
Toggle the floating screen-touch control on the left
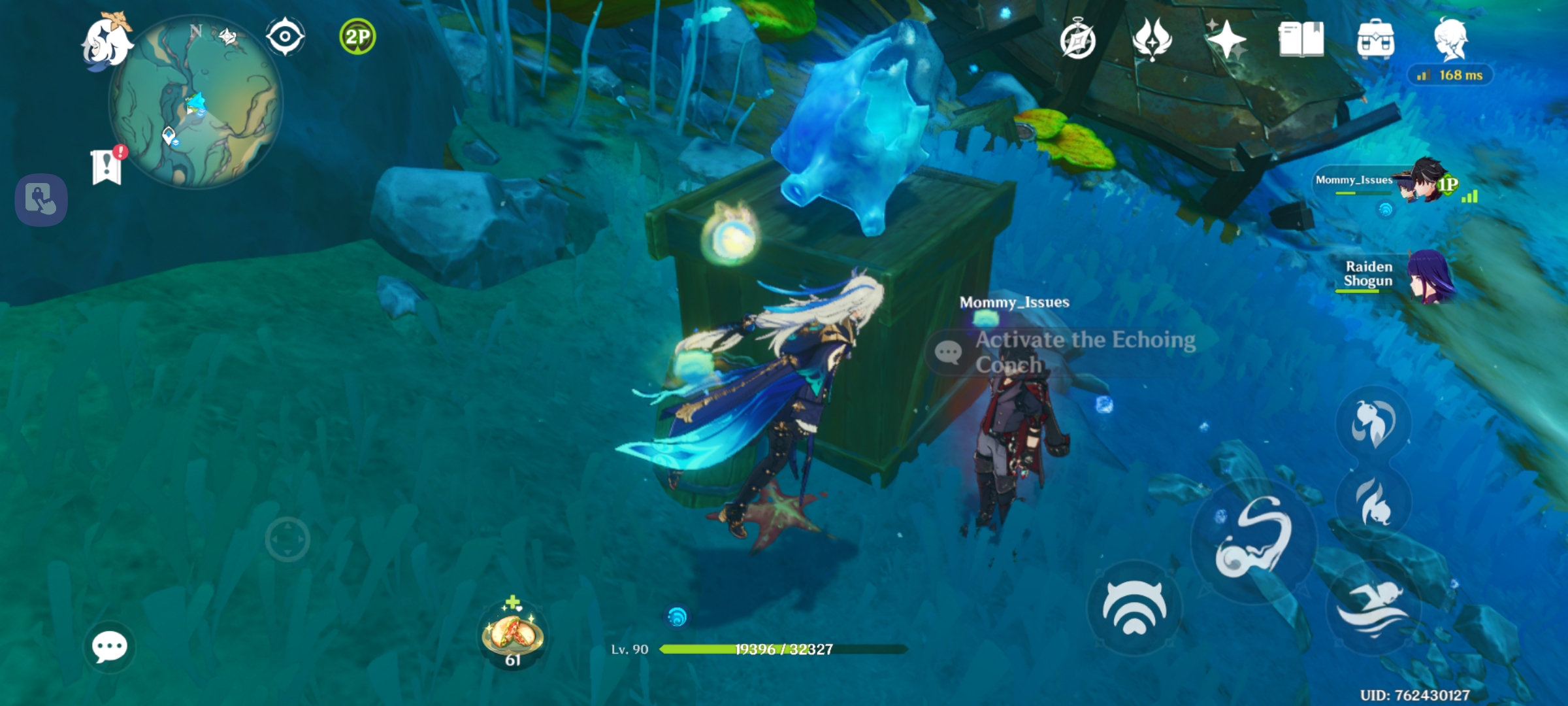coord(41,199)
